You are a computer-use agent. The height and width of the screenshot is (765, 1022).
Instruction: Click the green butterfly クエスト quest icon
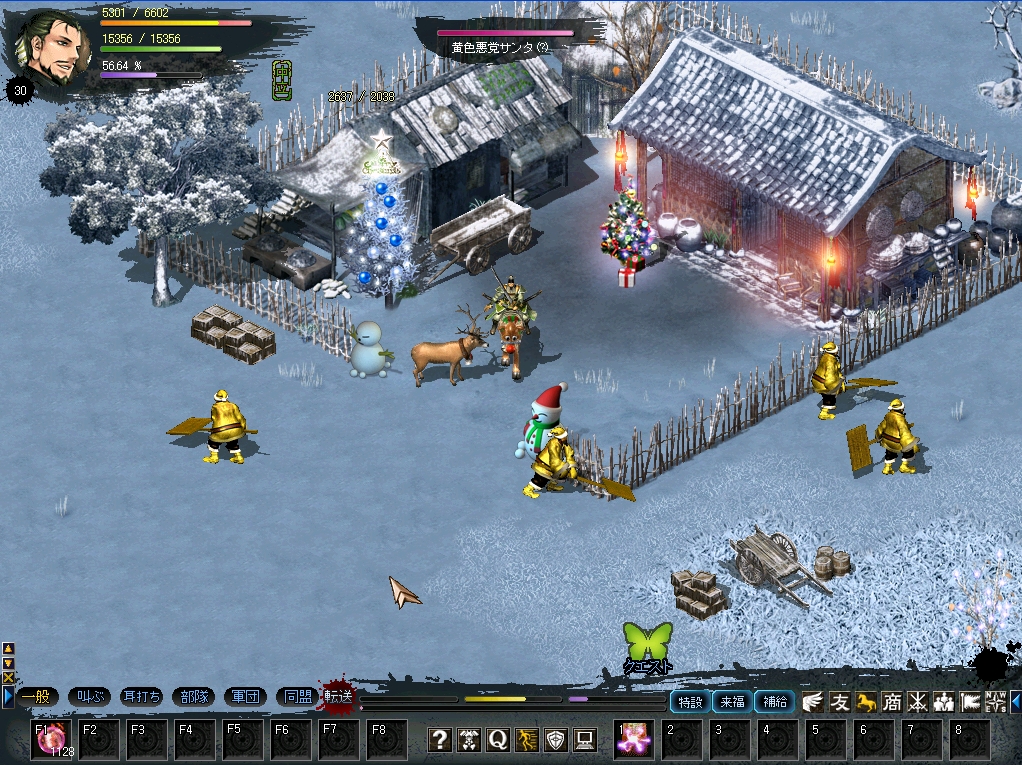click(x=647, y=645)
